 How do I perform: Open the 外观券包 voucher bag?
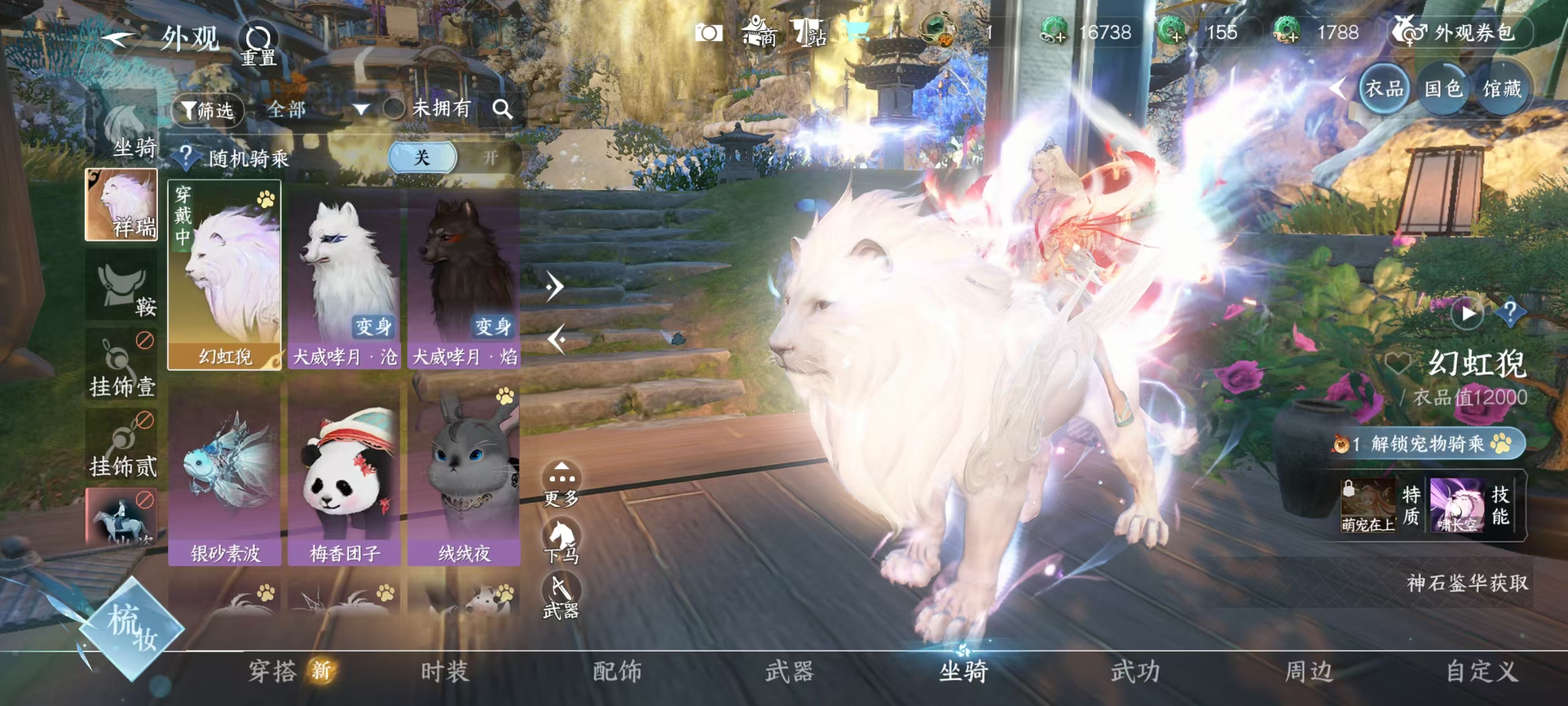click(x=1460, y=32)
